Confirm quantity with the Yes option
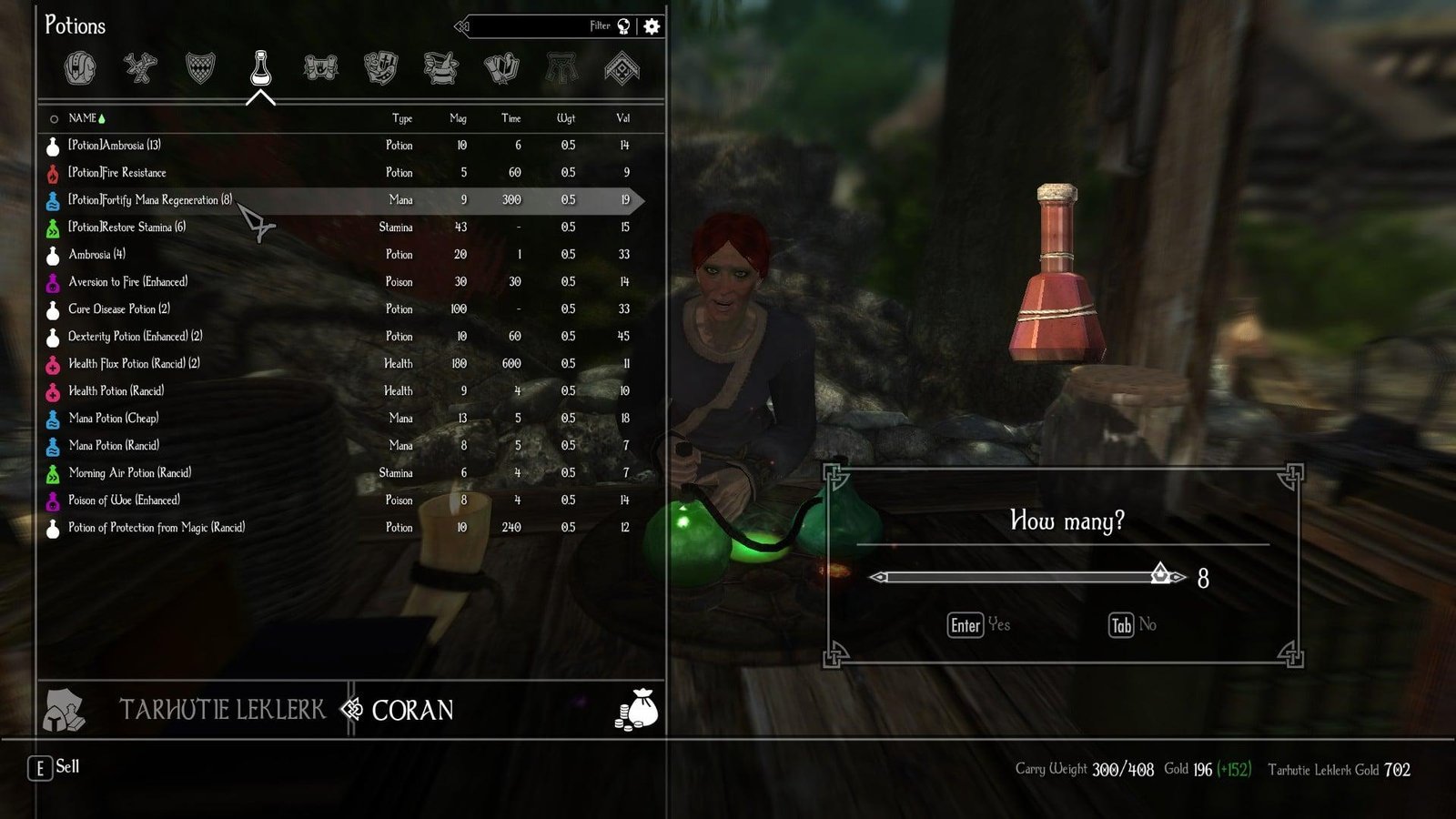 tap(978, 625)
